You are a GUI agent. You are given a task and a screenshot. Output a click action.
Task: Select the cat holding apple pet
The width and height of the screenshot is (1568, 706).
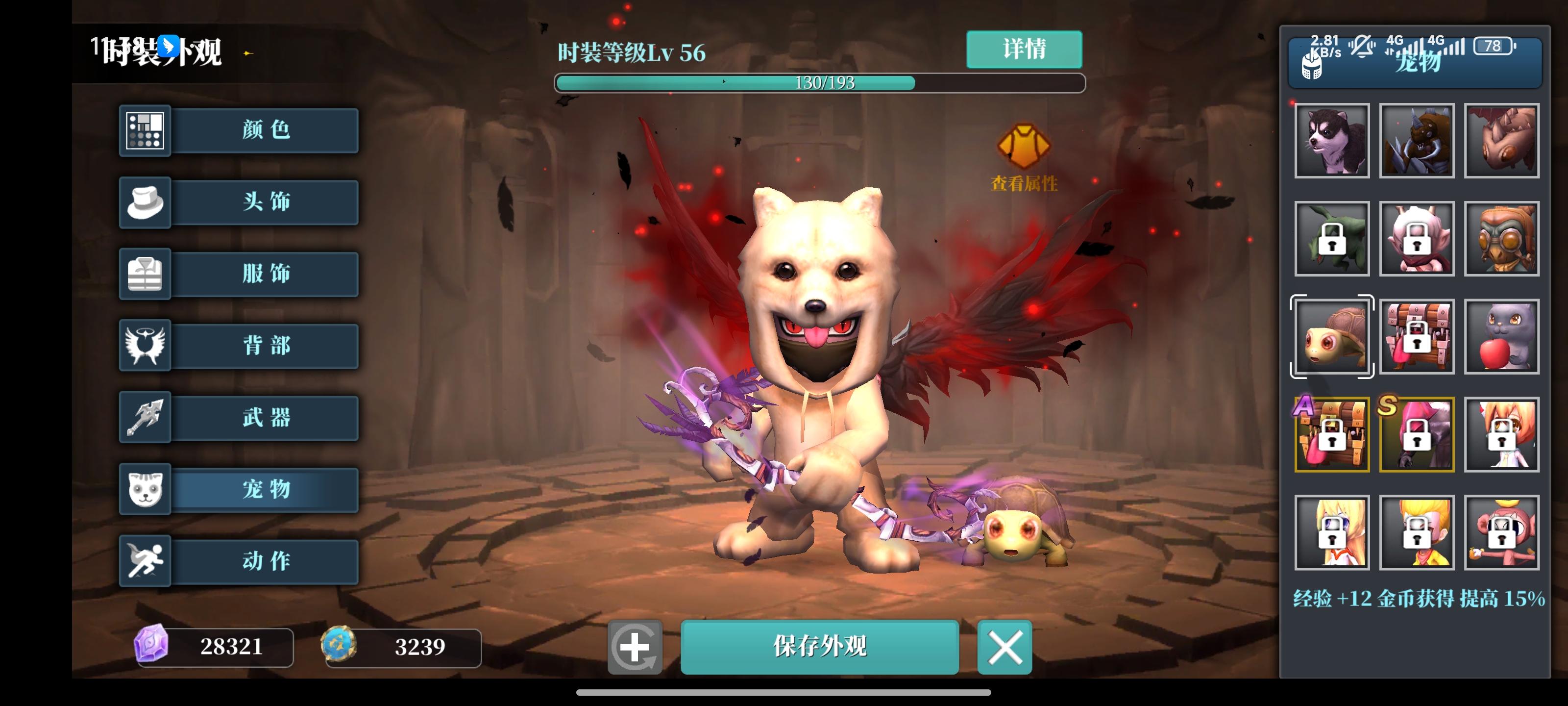click(1501, 336)
